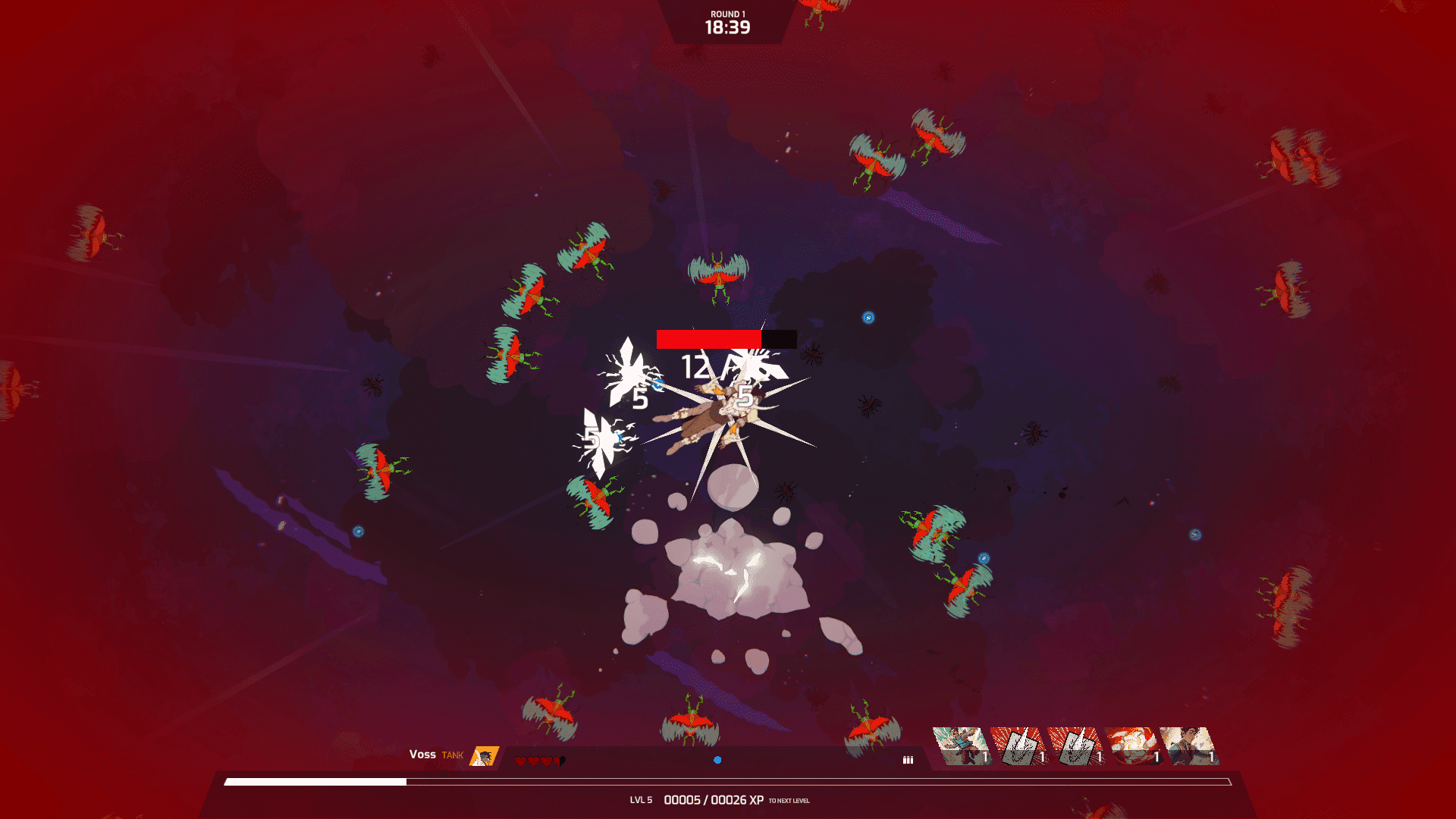This screenshot has height=819, width=1456.
Task: Click the player name Voss
Action: (422, 755)
